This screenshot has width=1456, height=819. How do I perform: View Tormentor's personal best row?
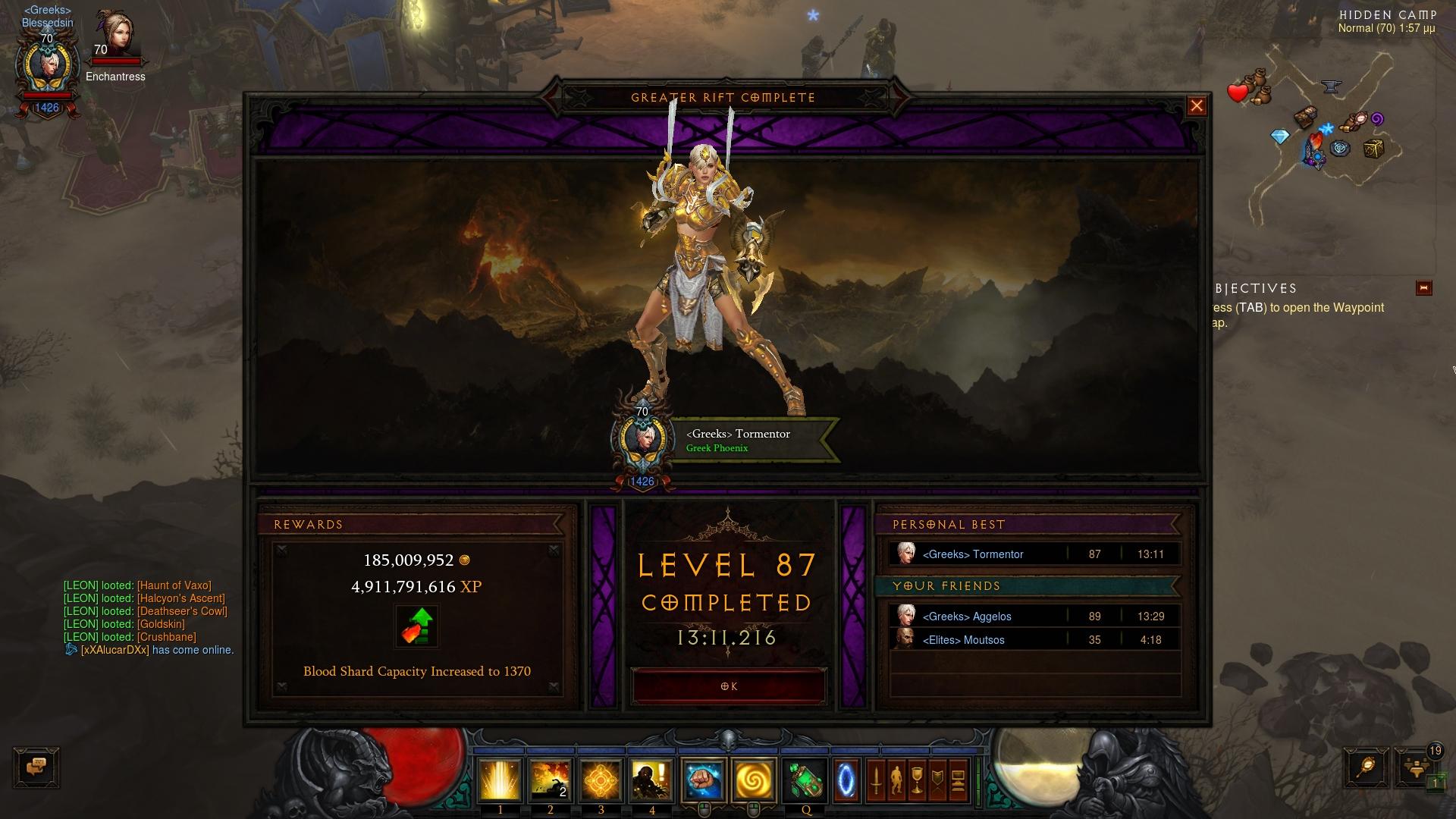(x=1035, y=554)
